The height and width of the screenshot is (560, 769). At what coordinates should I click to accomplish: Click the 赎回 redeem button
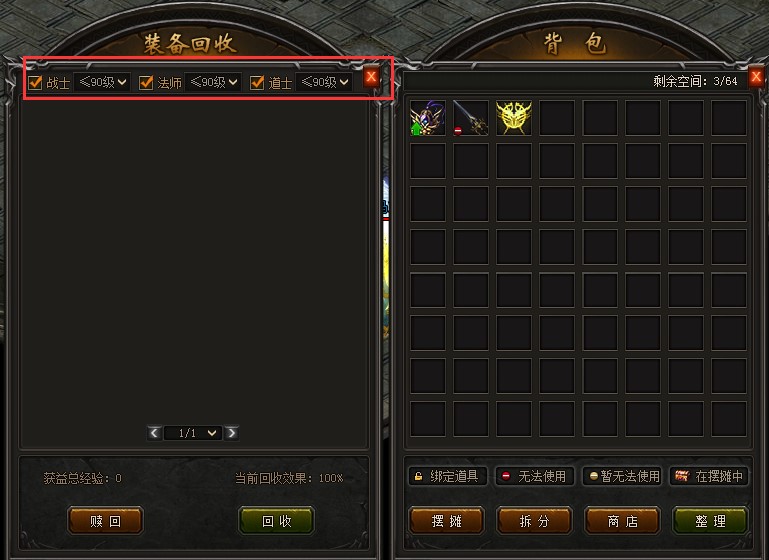[x=105, y=521]
